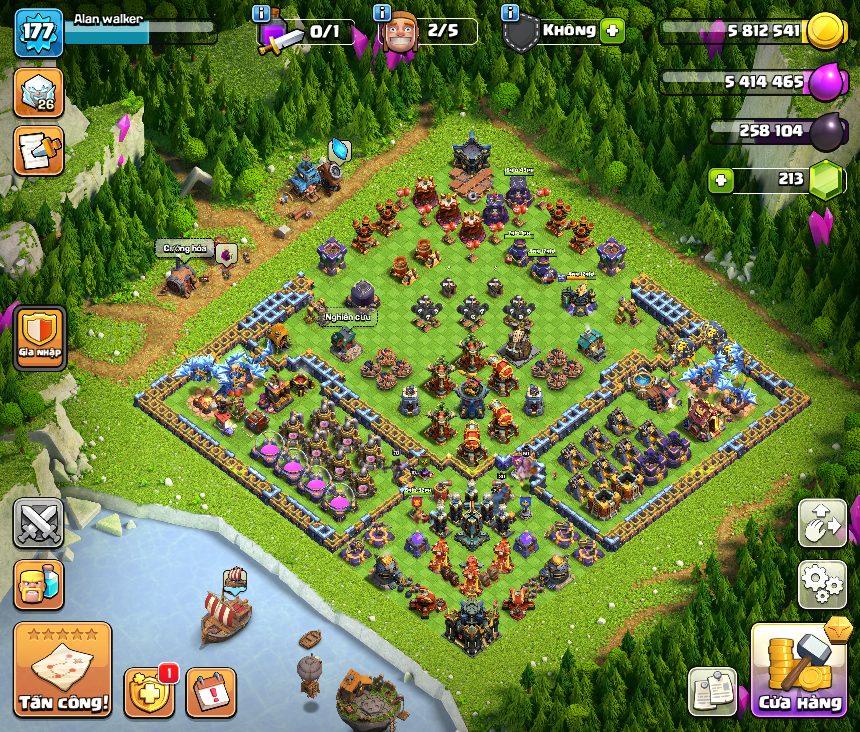Start an attack with Tấn công!

pos(63,670)
